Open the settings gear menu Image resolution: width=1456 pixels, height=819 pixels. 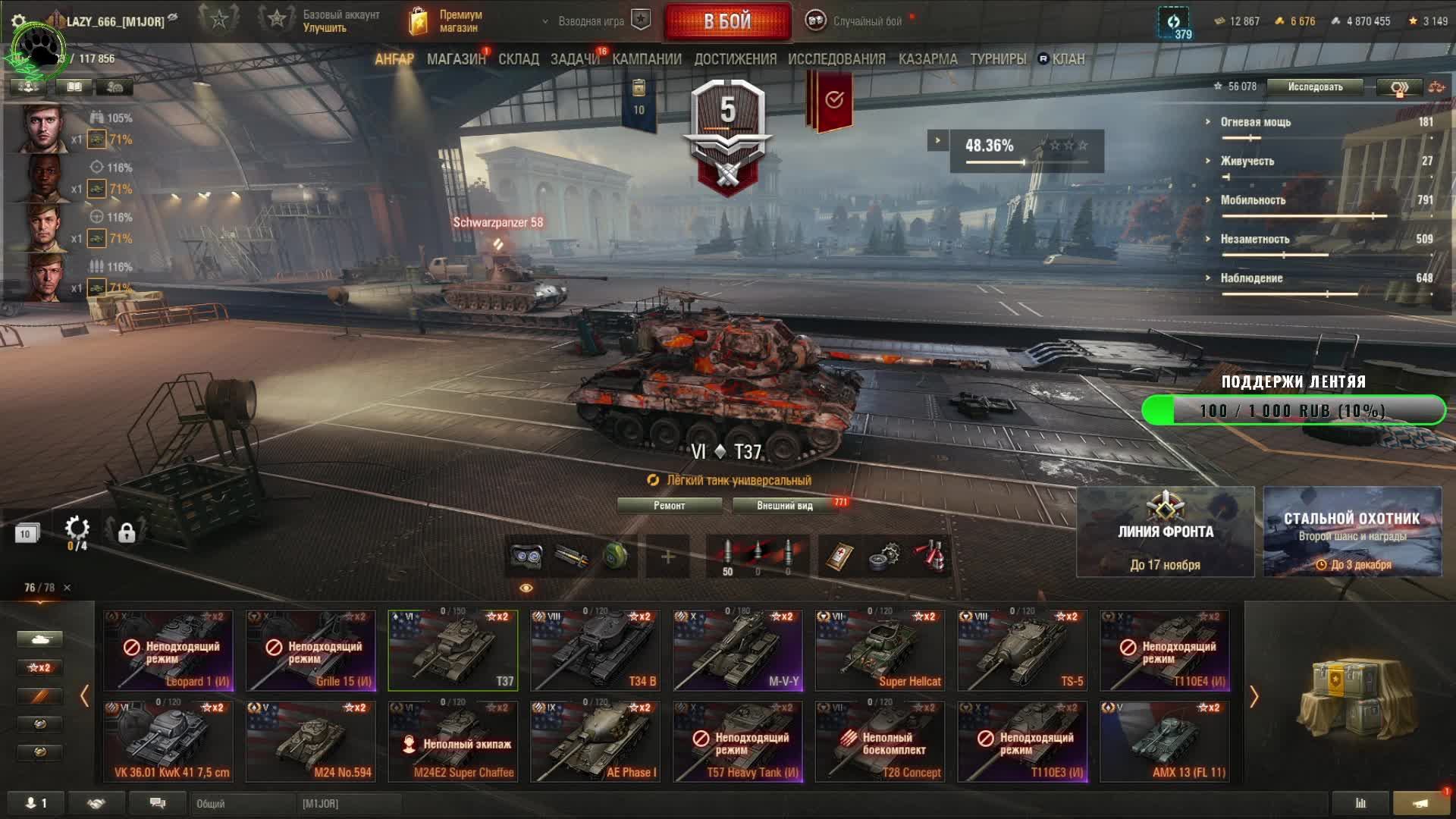tap(19, 21)
